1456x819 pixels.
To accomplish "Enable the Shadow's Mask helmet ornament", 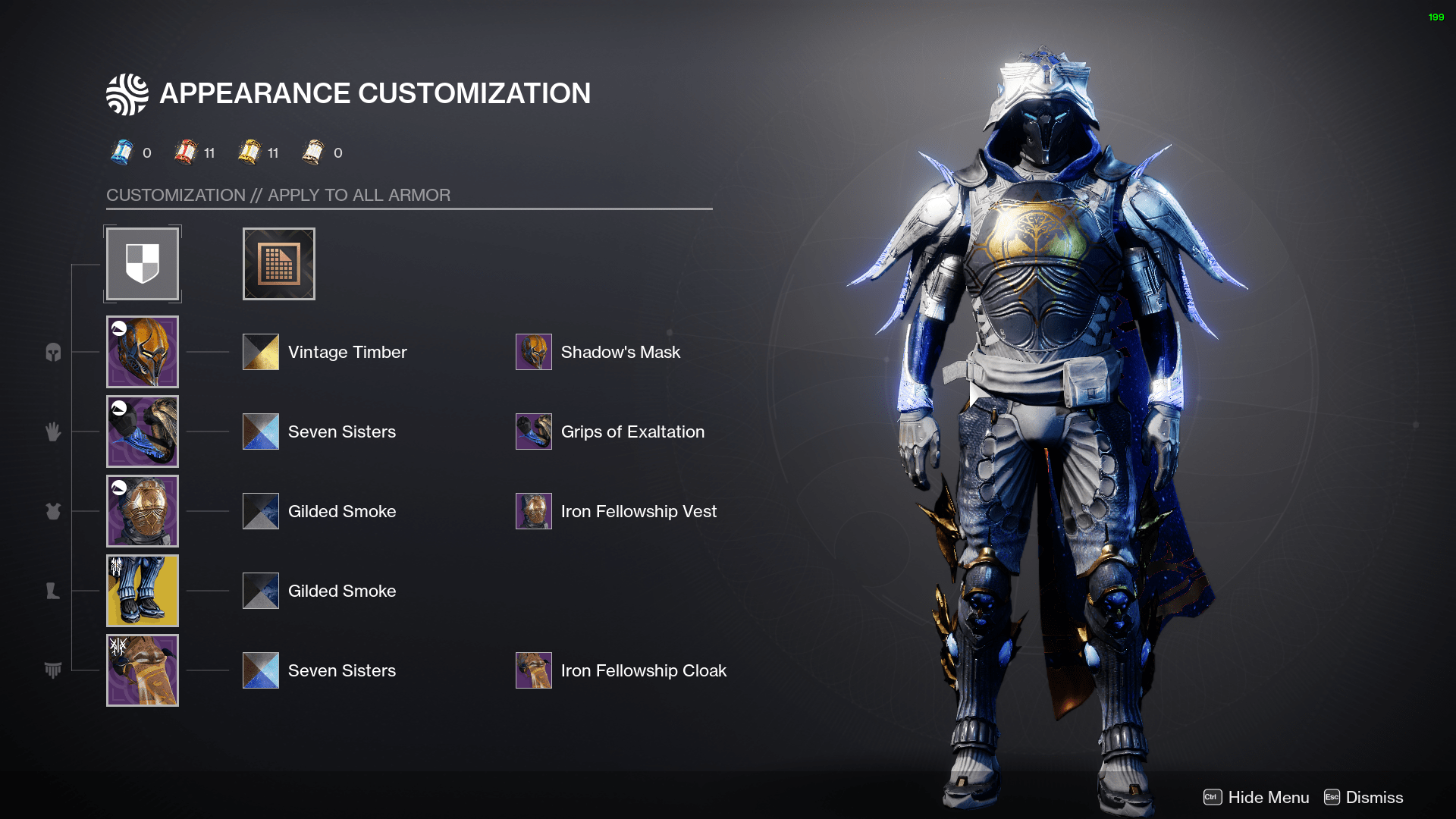I will [533, 352].
